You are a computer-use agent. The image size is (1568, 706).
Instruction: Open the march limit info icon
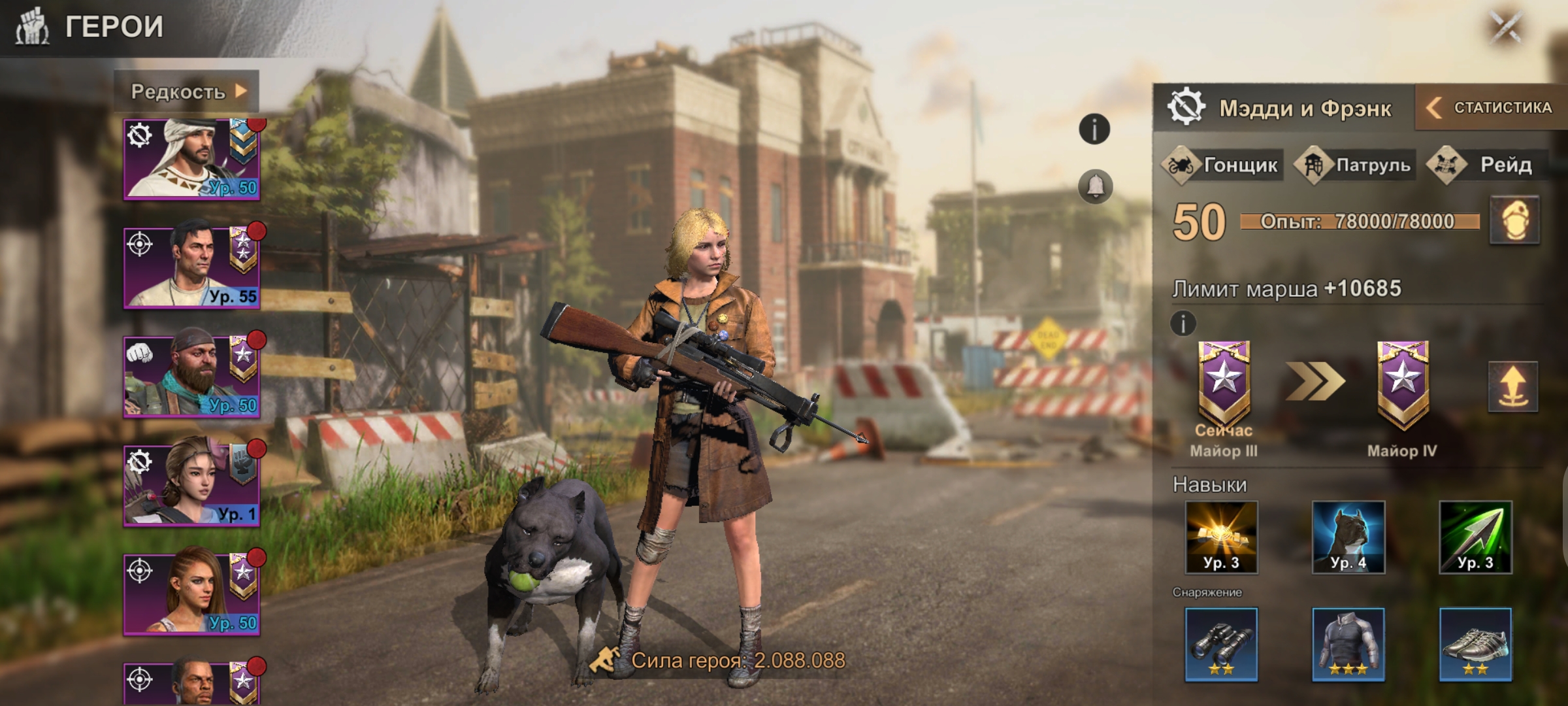click(1183, 323)
